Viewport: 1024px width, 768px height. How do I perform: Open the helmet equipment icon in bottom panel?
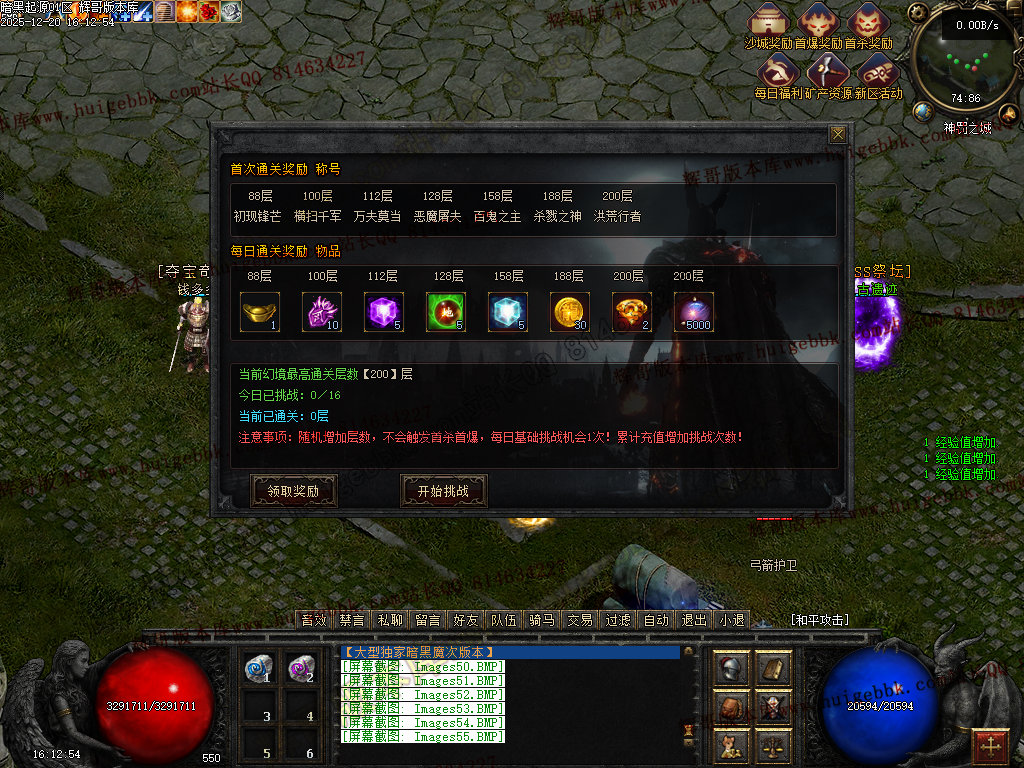click(x=733, y=669)
